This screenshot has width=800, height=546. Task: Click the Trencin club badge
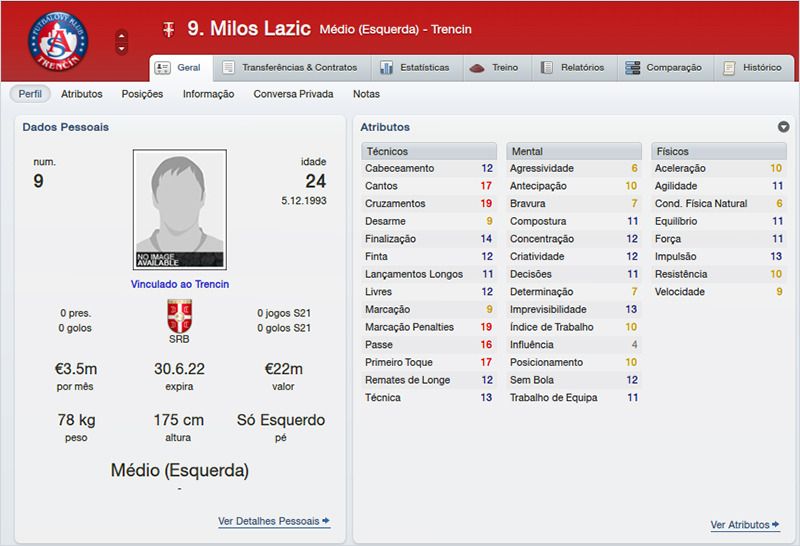coord(65,41)
